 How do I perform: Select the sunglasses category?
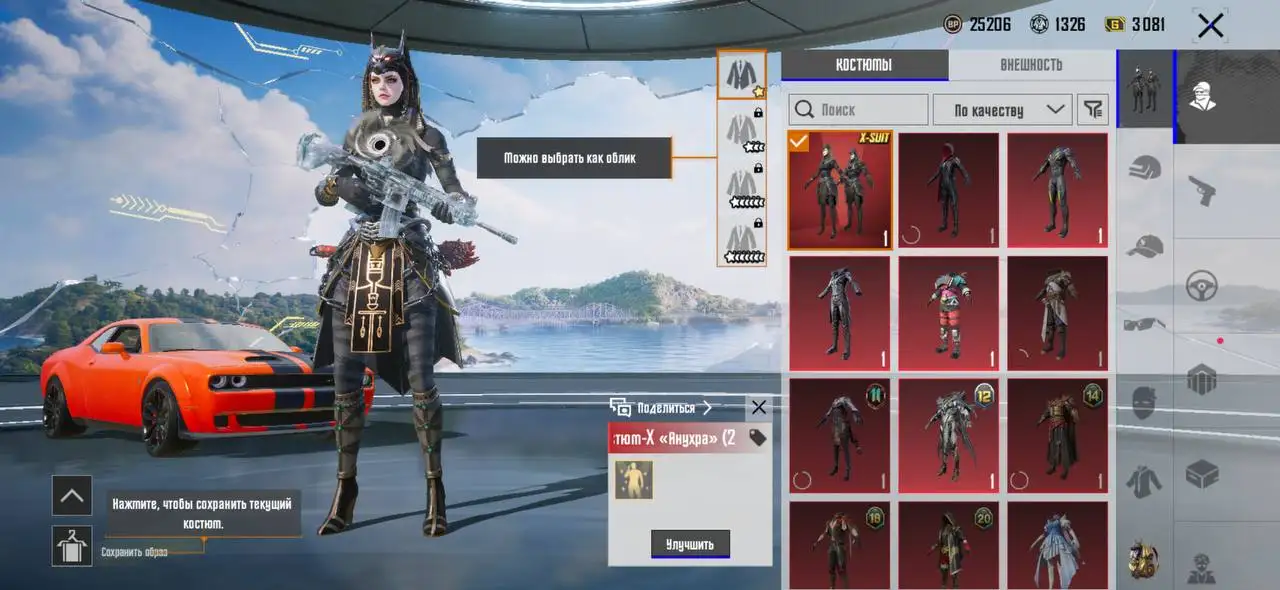(x=1144, y=324)
